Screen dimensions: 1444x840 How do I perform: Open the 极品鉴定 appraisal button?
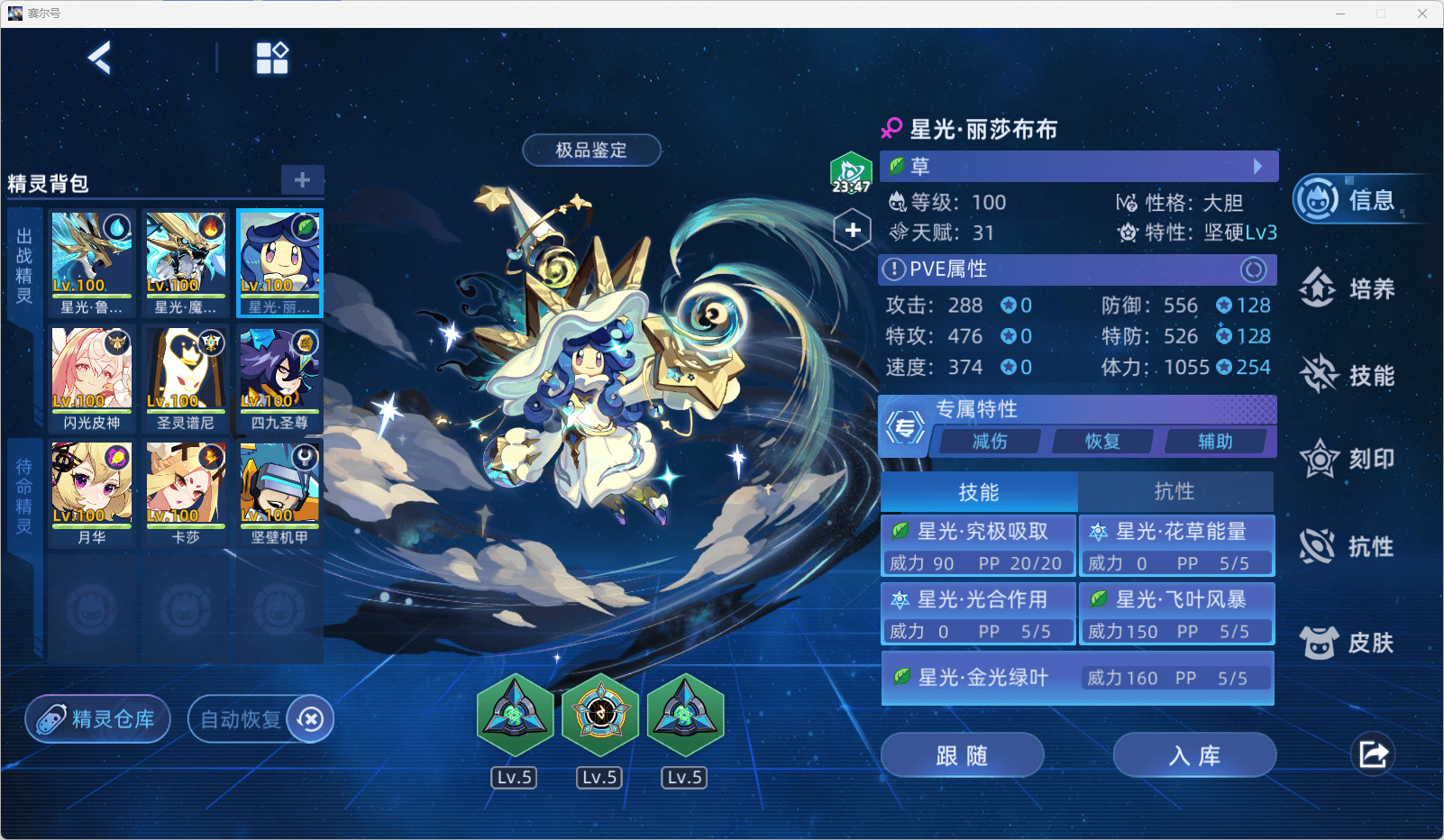(x=591, y=151)
